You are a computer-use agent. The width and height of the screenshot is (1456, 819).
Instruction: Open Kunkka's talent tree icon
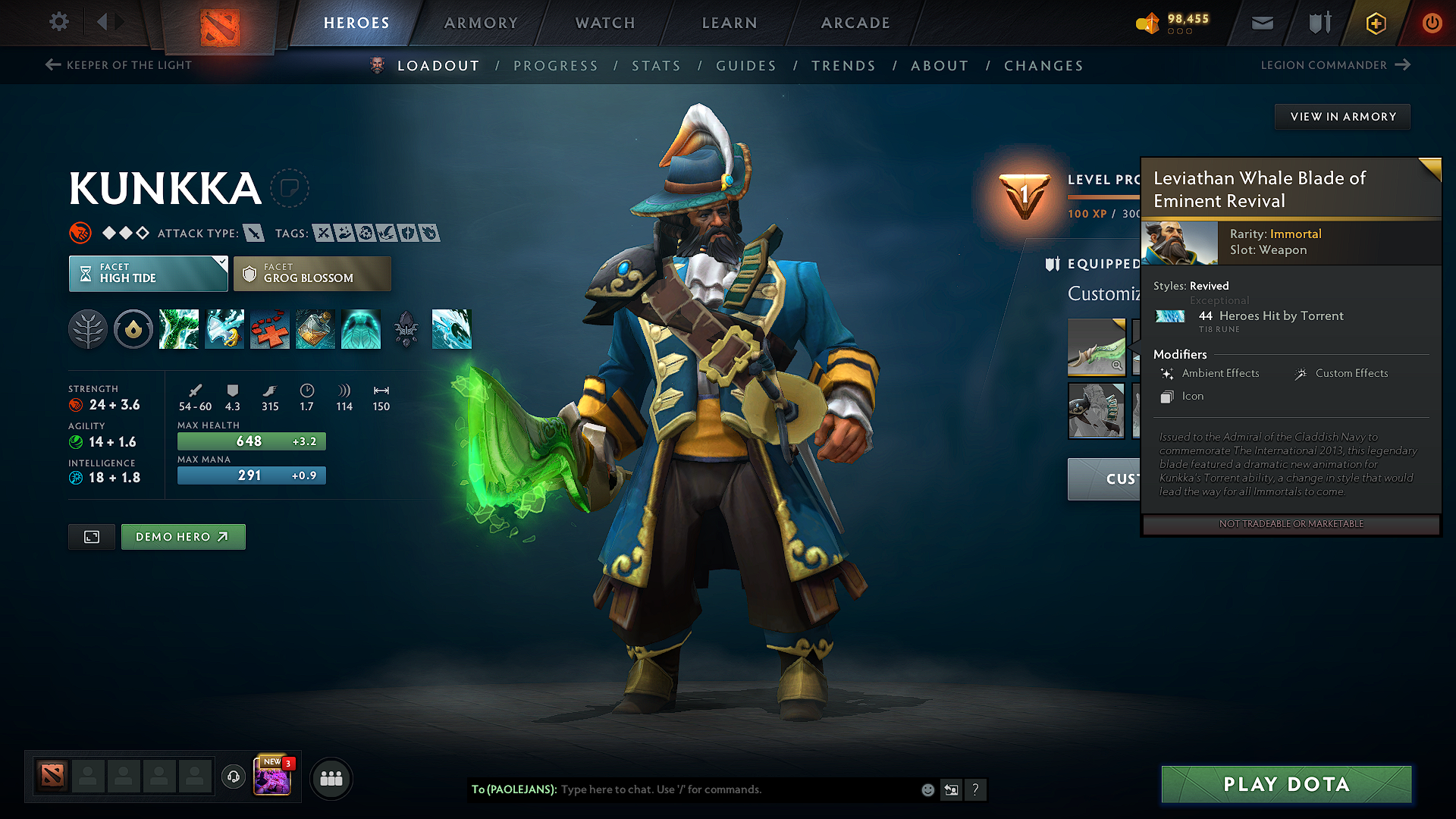point(88,329)
